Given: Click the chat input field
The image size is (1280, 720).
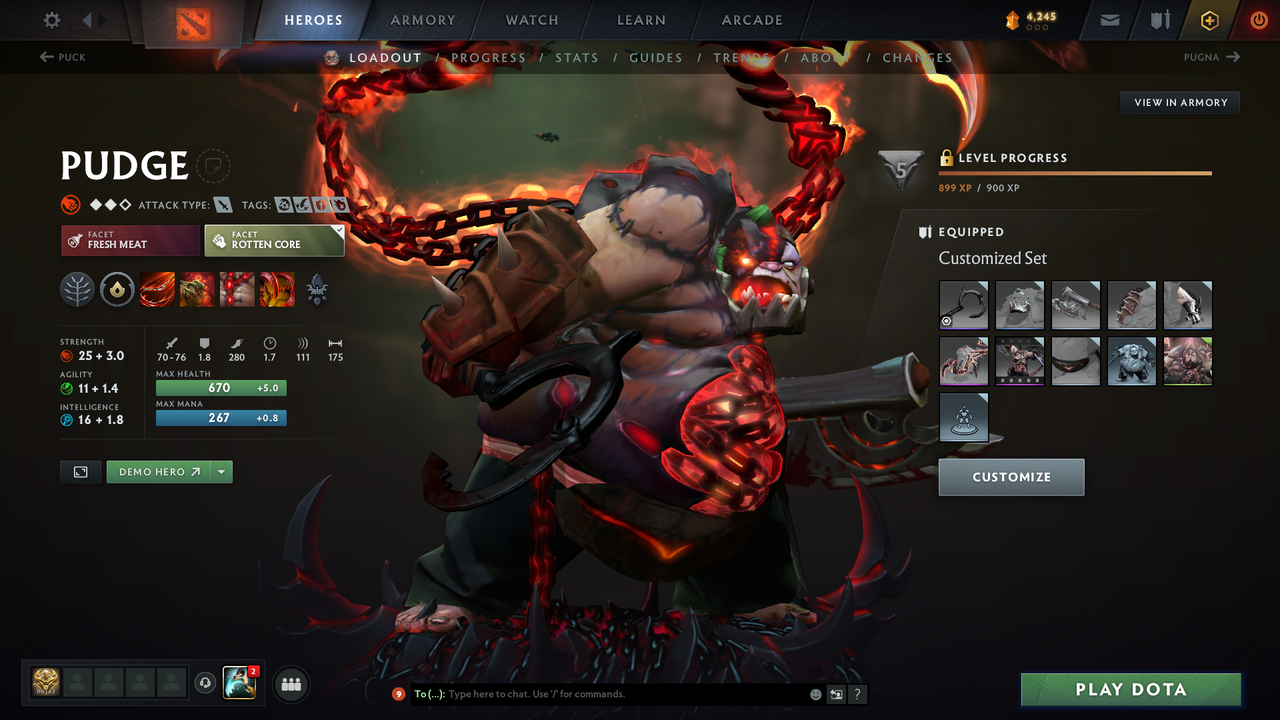Looking at the screenshot, I should point(600,694).
